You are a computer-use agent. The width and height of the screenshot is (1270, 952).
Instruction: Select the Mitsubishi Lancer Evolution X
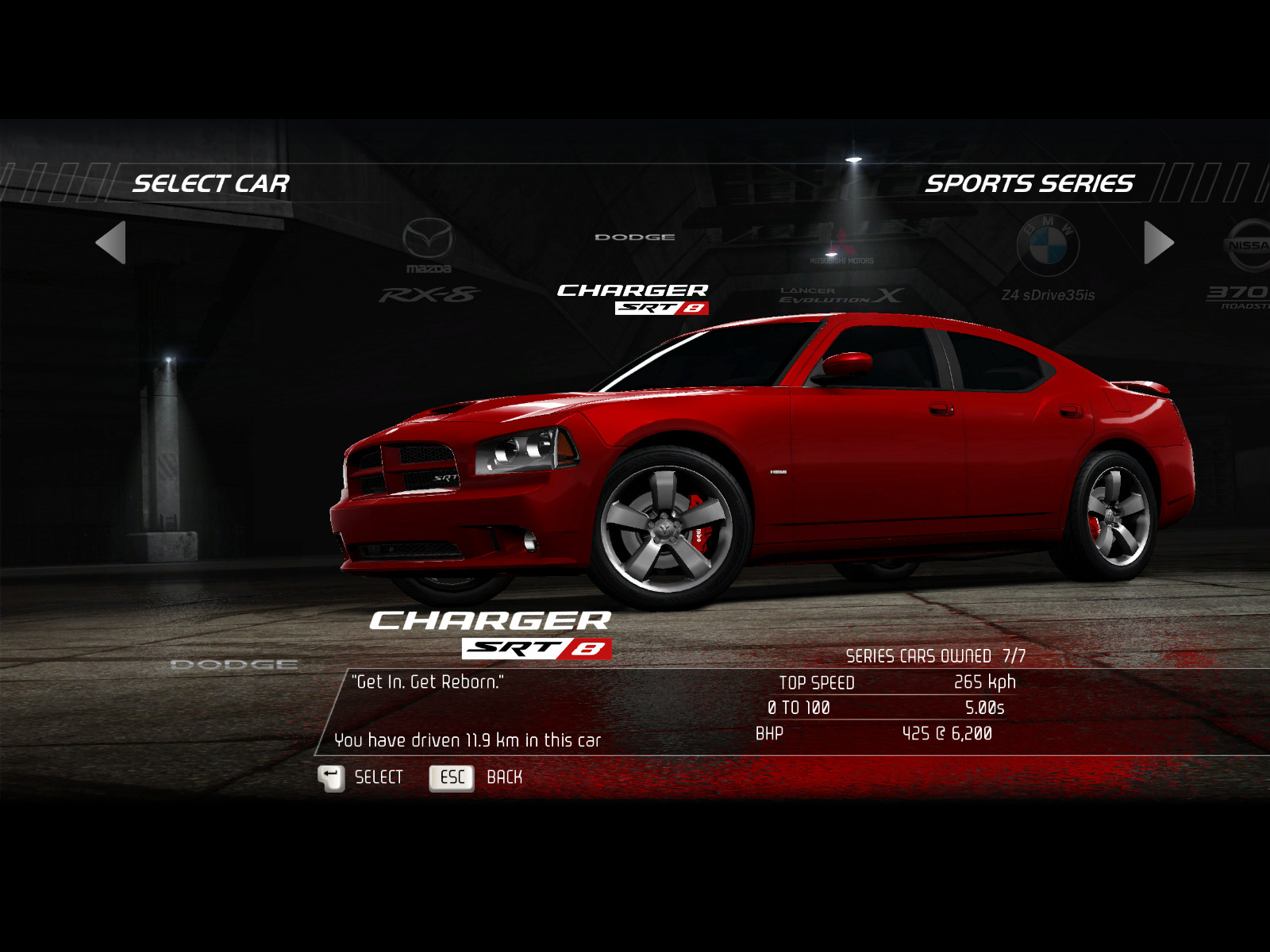(x=841, y=270)
